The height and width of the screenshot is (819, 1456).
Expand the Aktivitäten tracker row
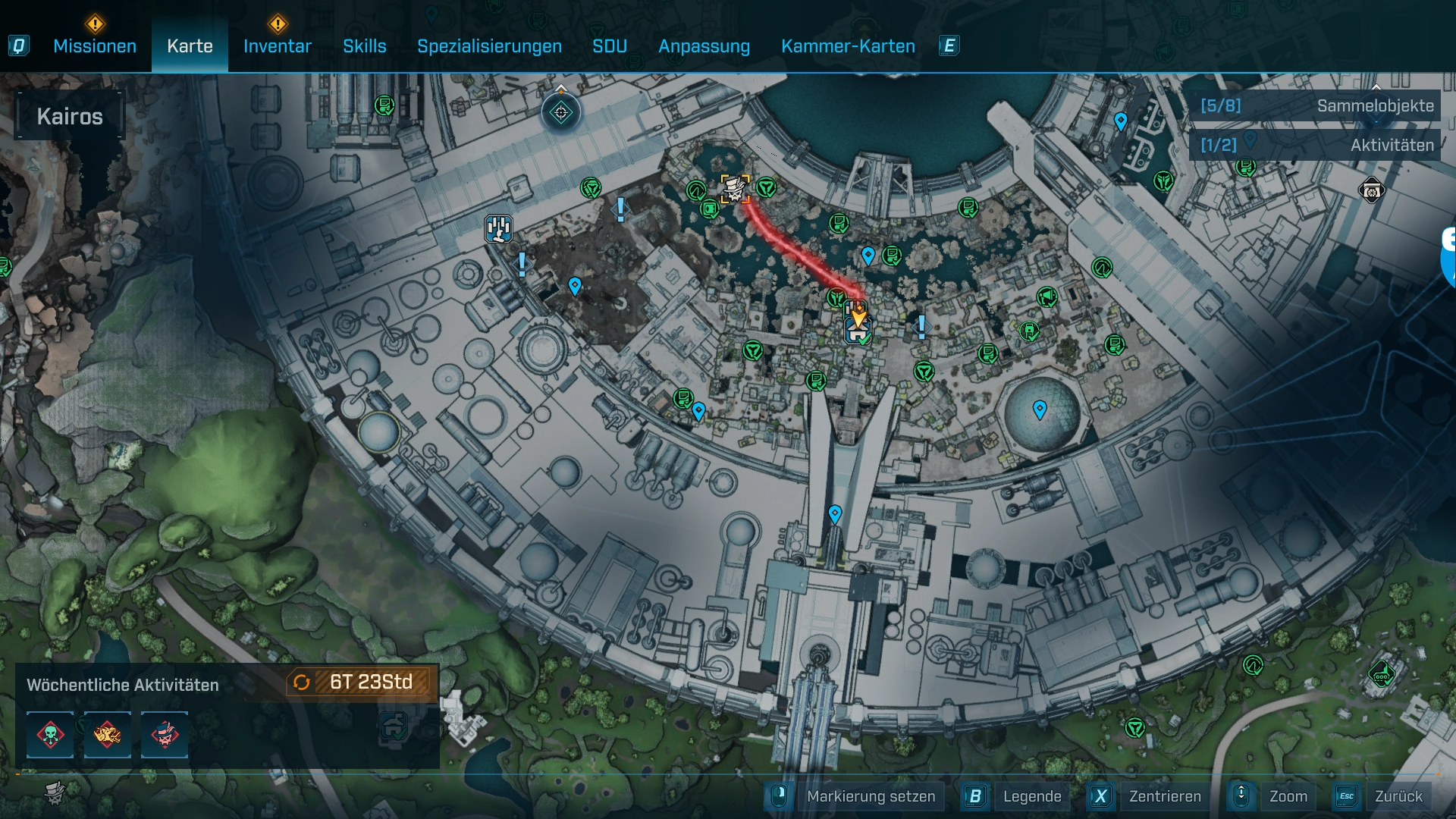click(x=1316, y=145)
